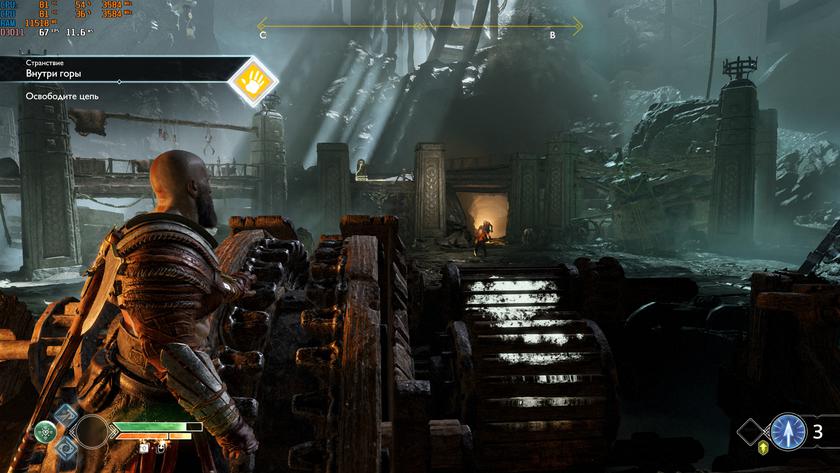Activate the blue sonic arrow ability
This screenshot has height=473, width=840.
click(x=788, y=431)
